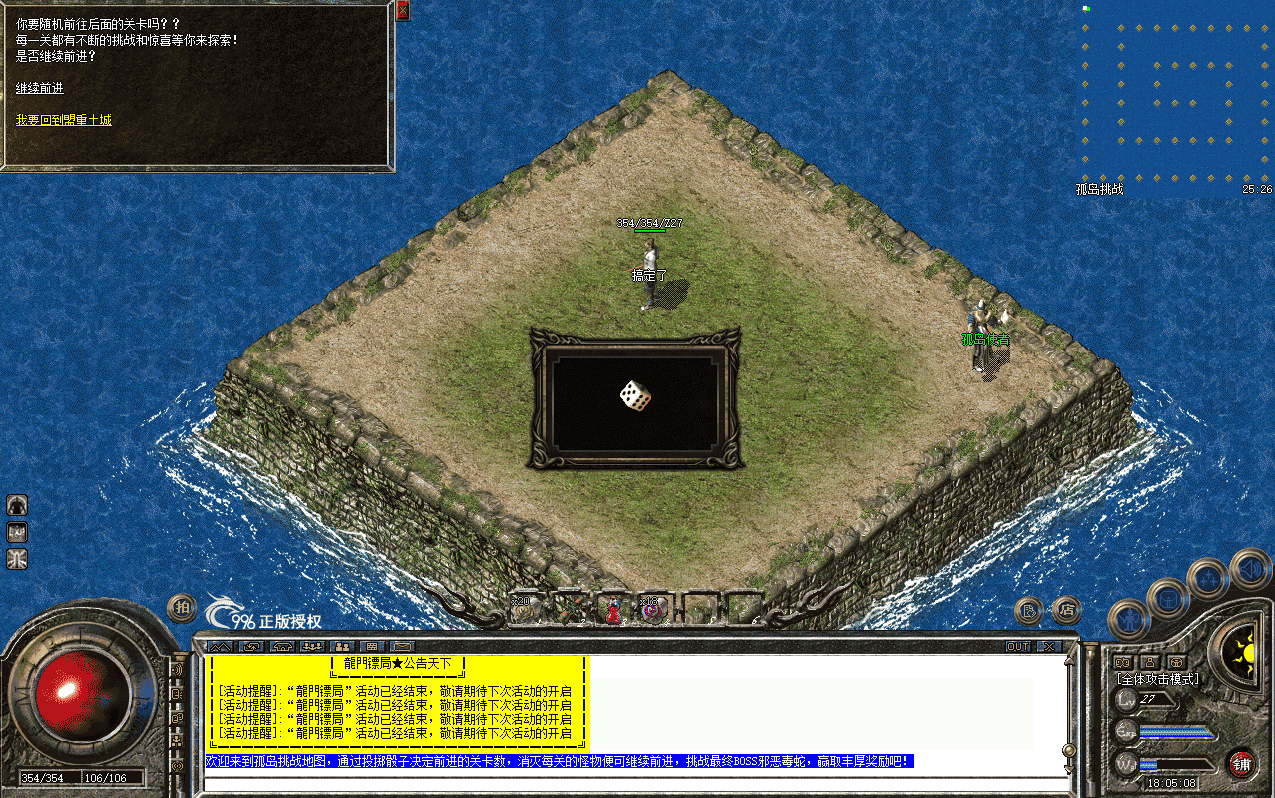
Task: Click the 全体攻击模式 attack mode label
Action: [x=1157, y=679]
